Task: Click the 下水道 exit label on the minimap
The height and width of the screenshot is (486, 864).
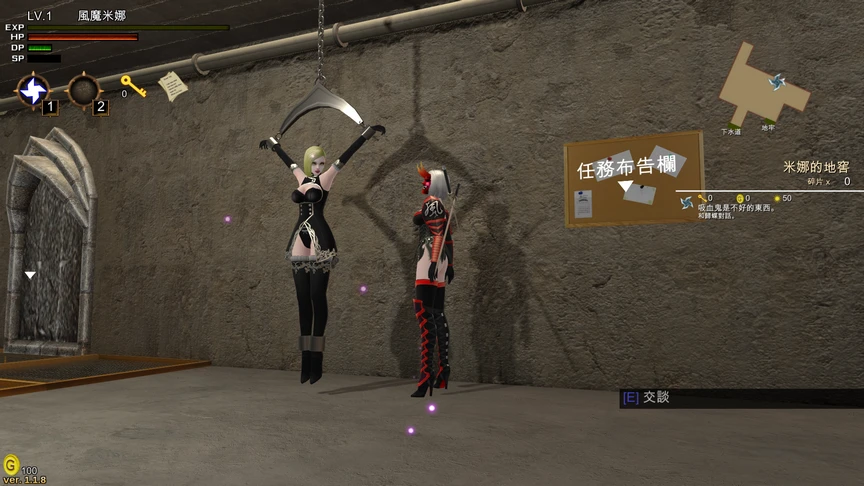Action: pos(730,131)
